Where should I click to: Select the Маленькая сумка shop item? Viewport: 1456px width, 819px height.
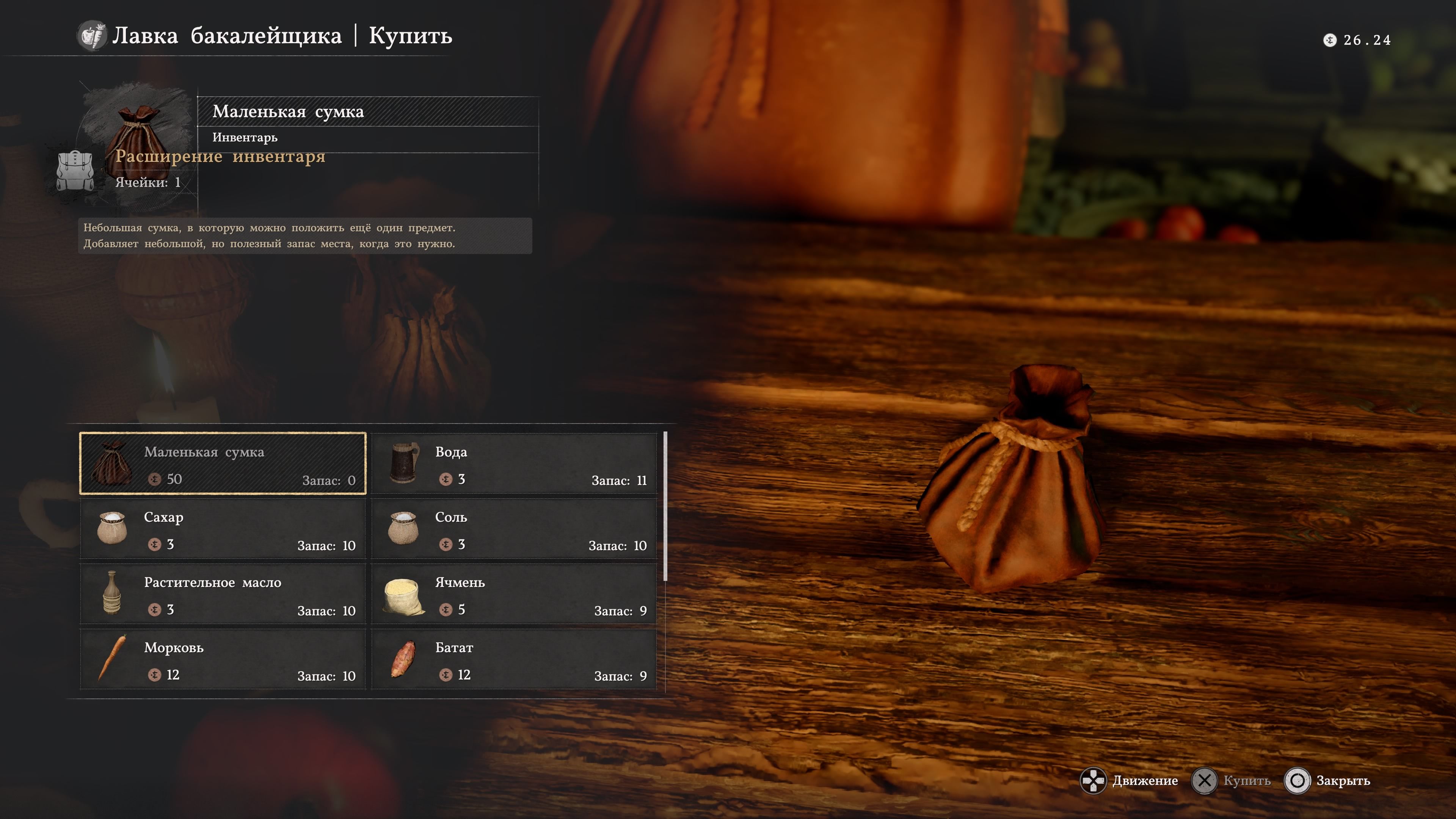223,463
